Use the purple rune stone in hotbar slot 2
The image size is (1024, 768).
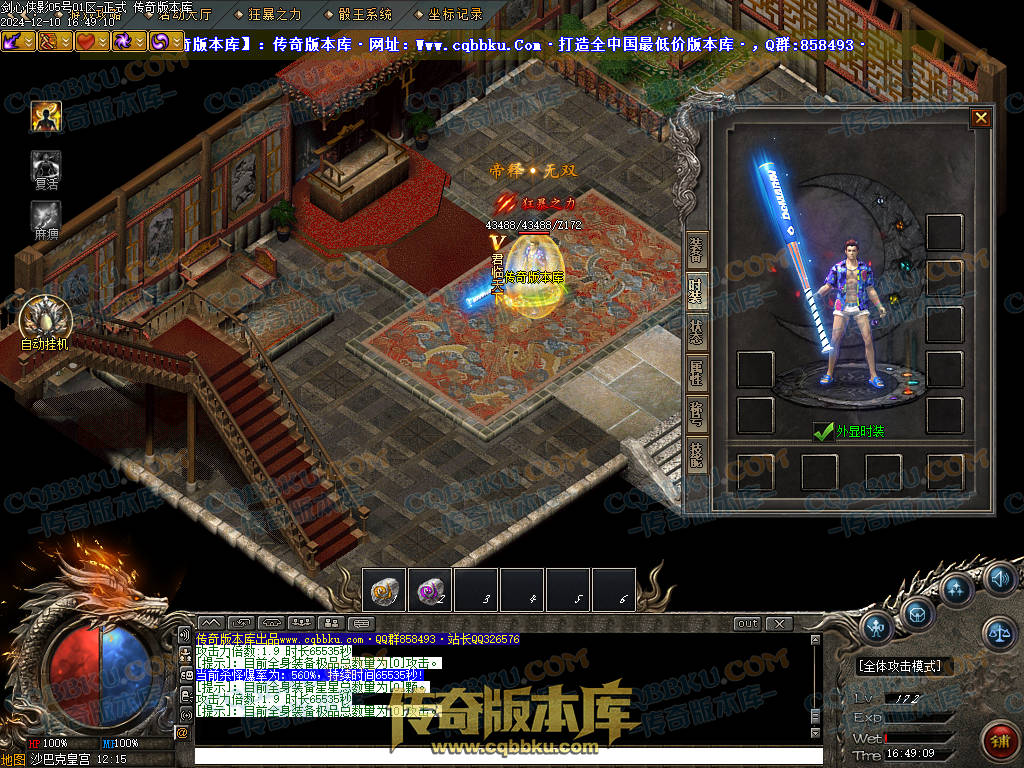click(431, 590)
